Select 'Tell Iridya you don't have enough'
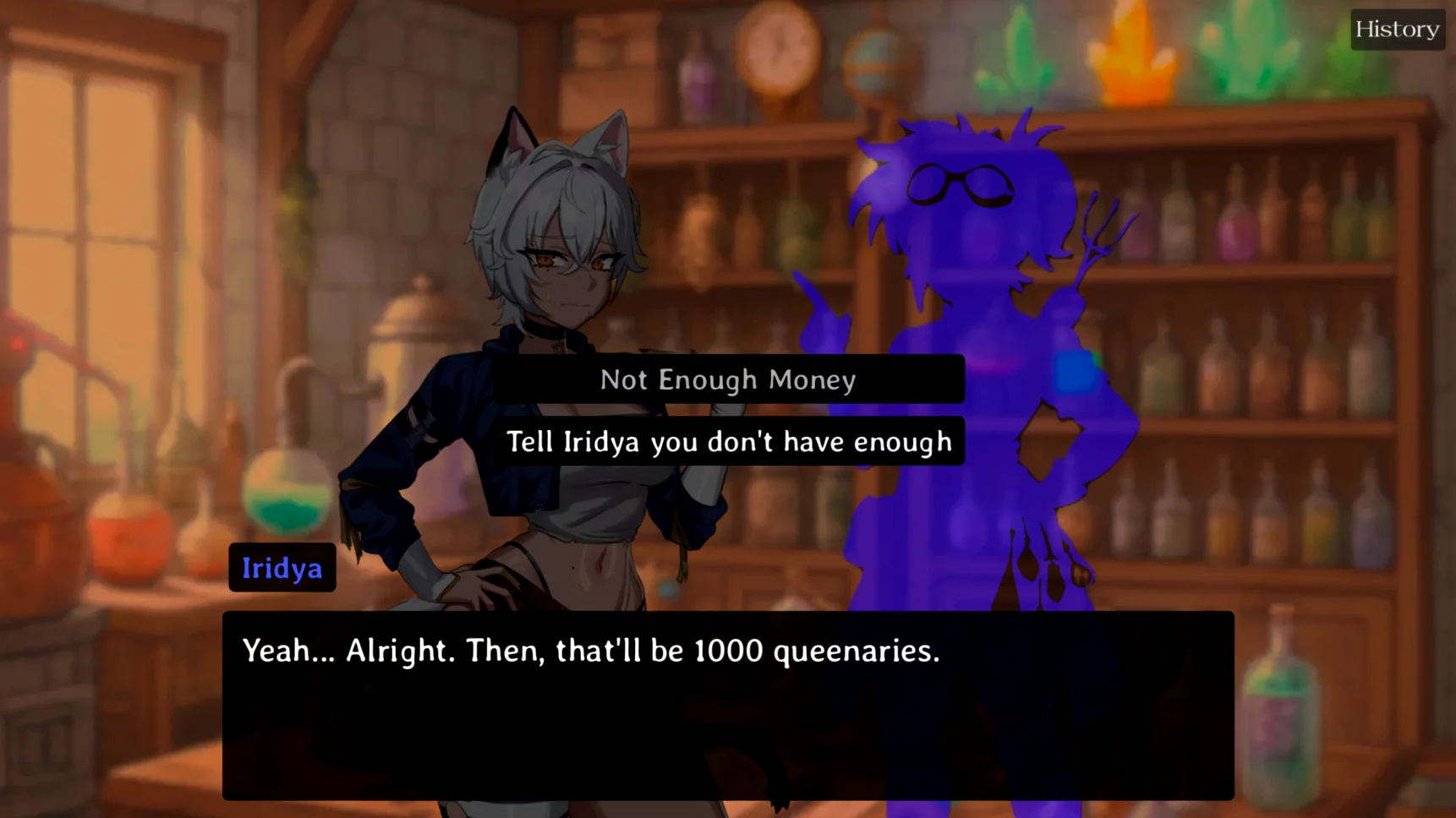 pyautogui.click(x=728, y=441)
